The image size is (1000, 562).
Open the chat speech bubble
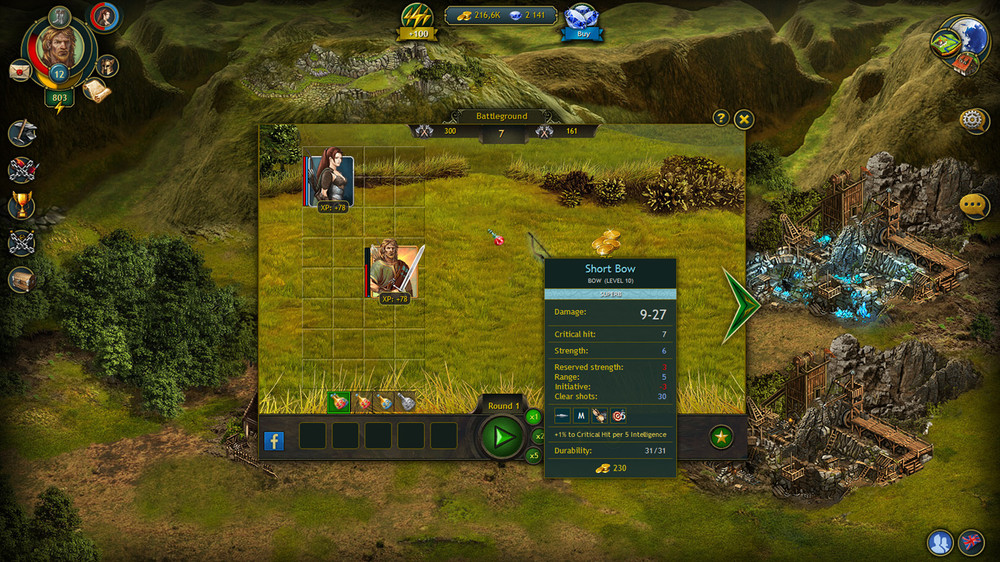pyautogui.click(x=974, y=206)
